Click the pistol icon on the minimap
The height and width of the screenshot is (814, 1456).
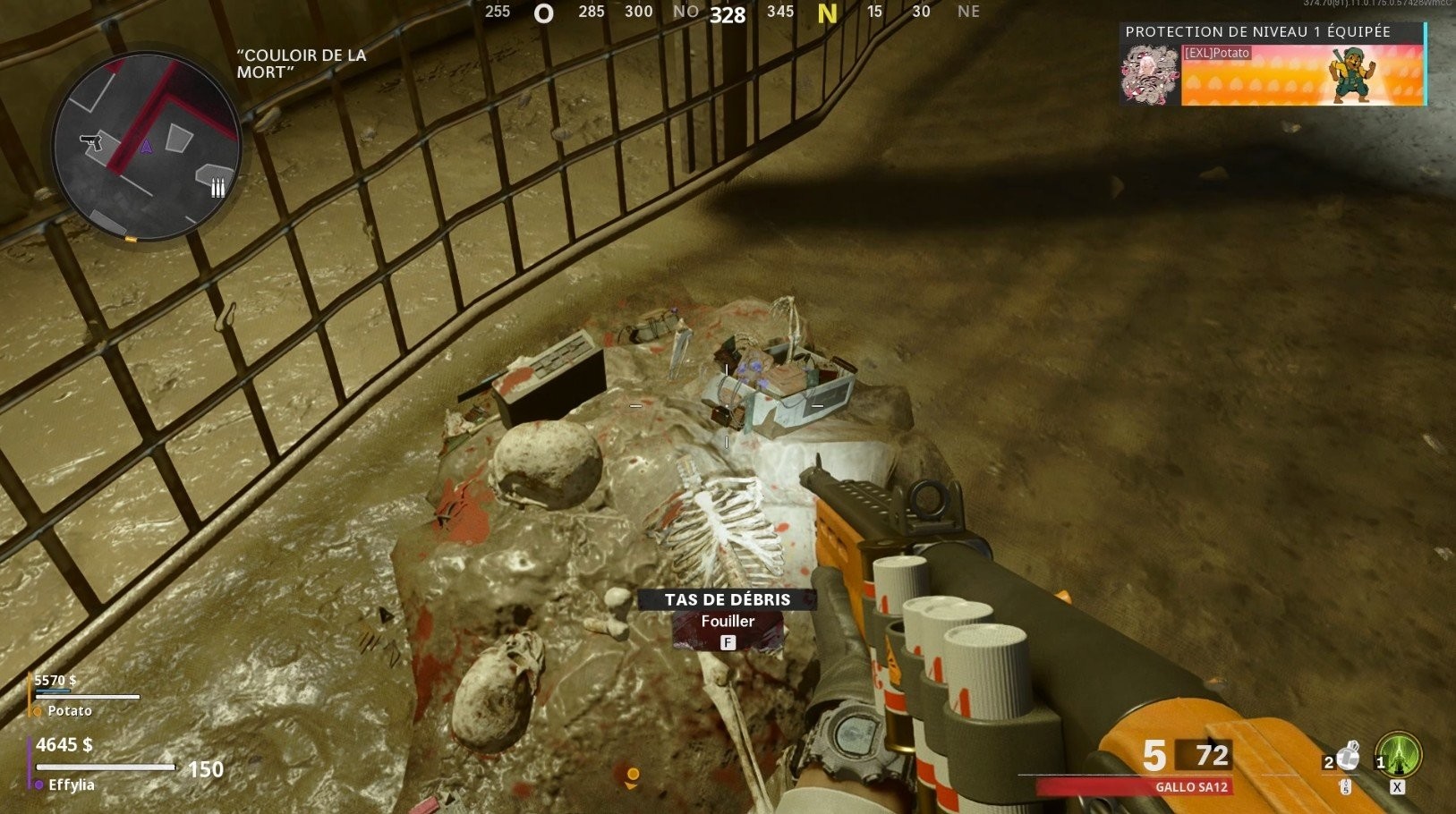(92, 143)
